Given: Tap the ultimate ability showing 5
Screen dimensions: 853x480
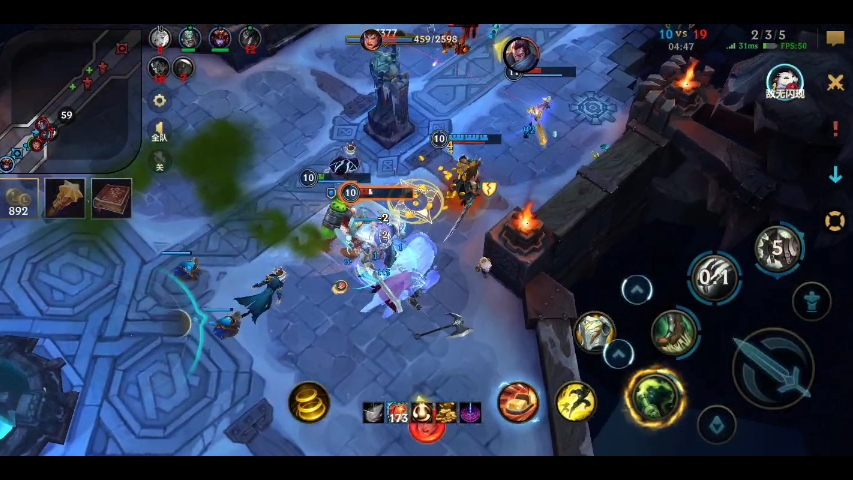Looking at the screenshot, I should (777, 247).
